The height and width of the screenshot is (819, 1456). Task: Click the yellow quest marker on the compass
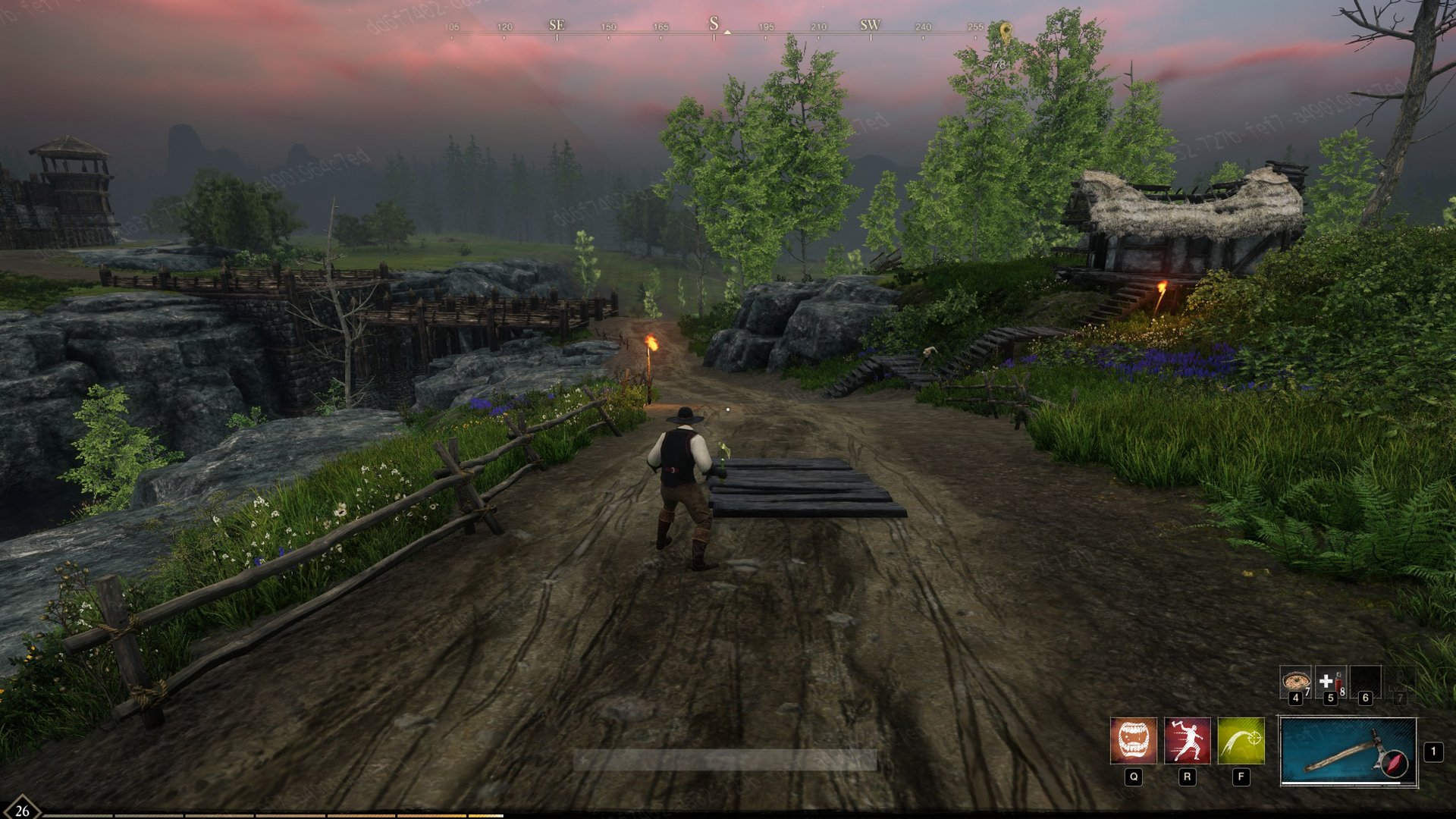(x=1005, y=33)
